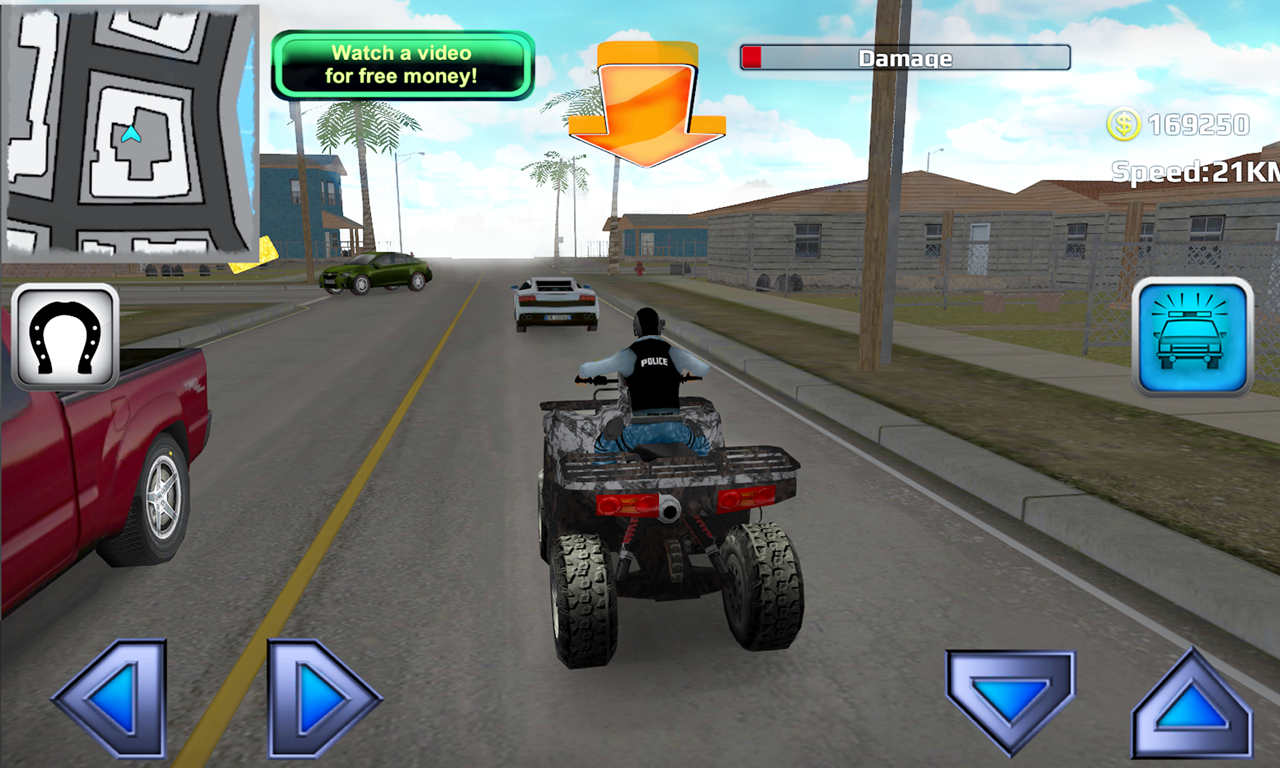This screenshot has width=1280, height=768.
Task: Click the coin icon near the money counter
Action: point(1124,124)
